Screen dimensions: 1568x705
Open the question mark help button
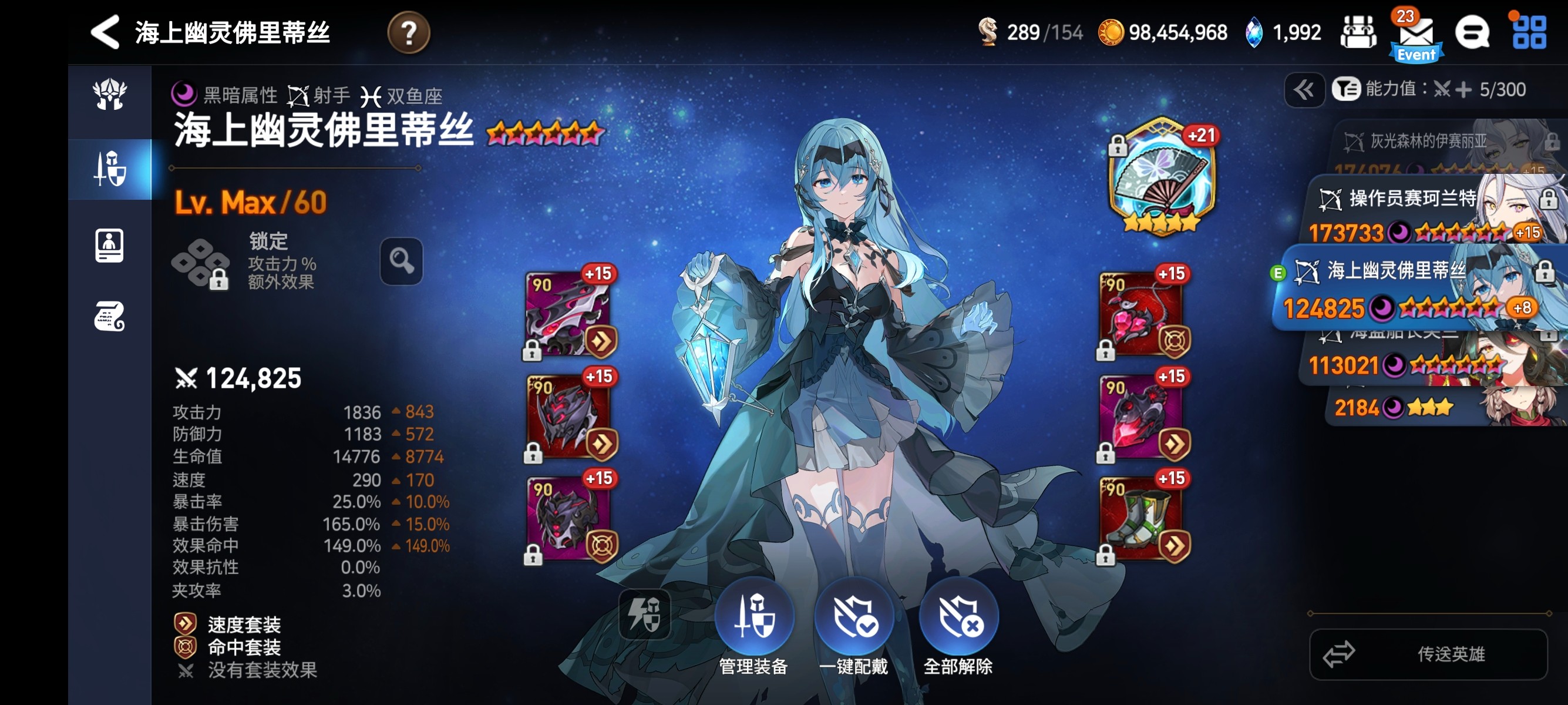click(x=408, y=32)
